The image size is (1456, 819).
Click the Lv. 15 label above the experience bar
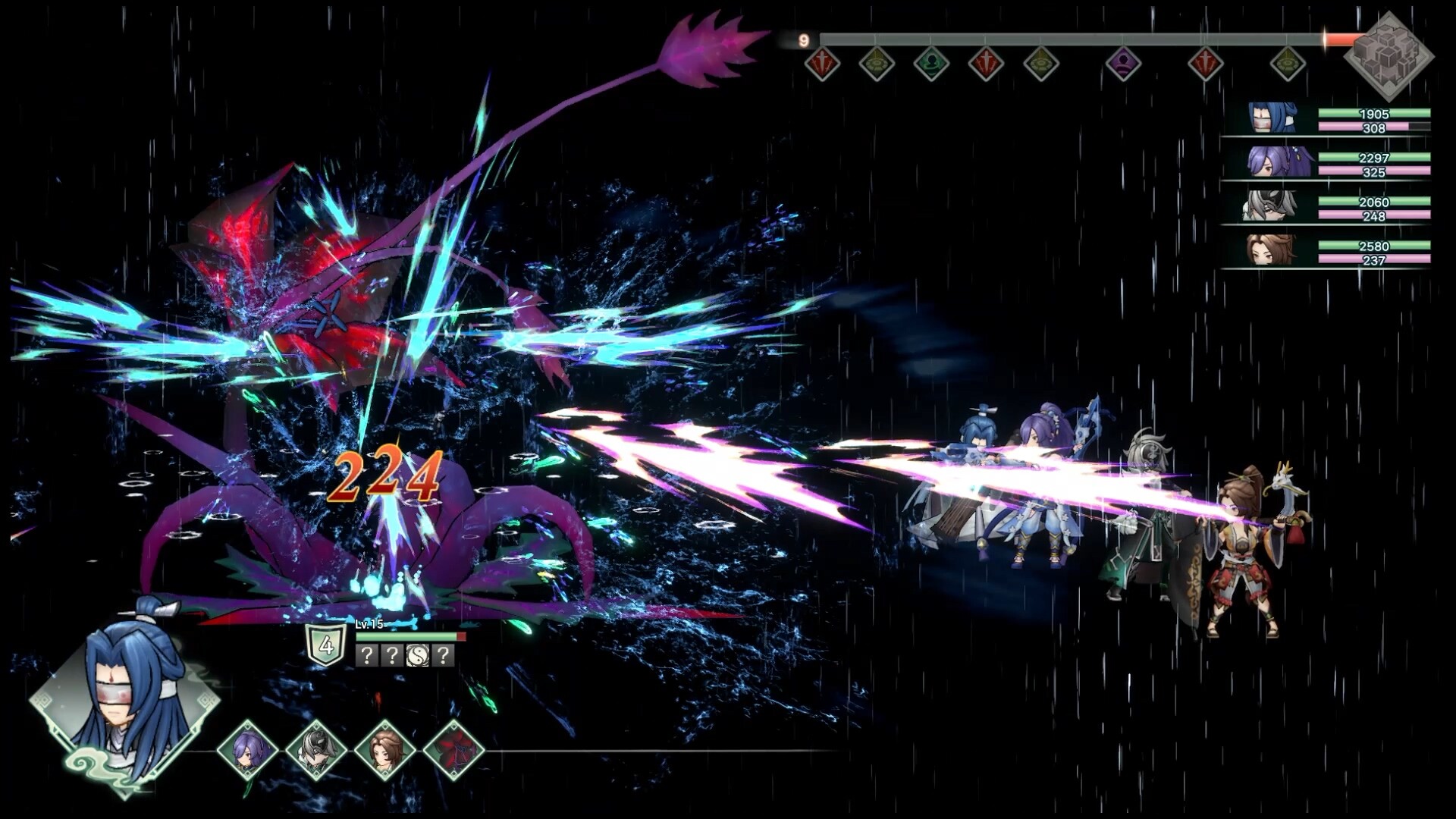(x=371, y=623)
